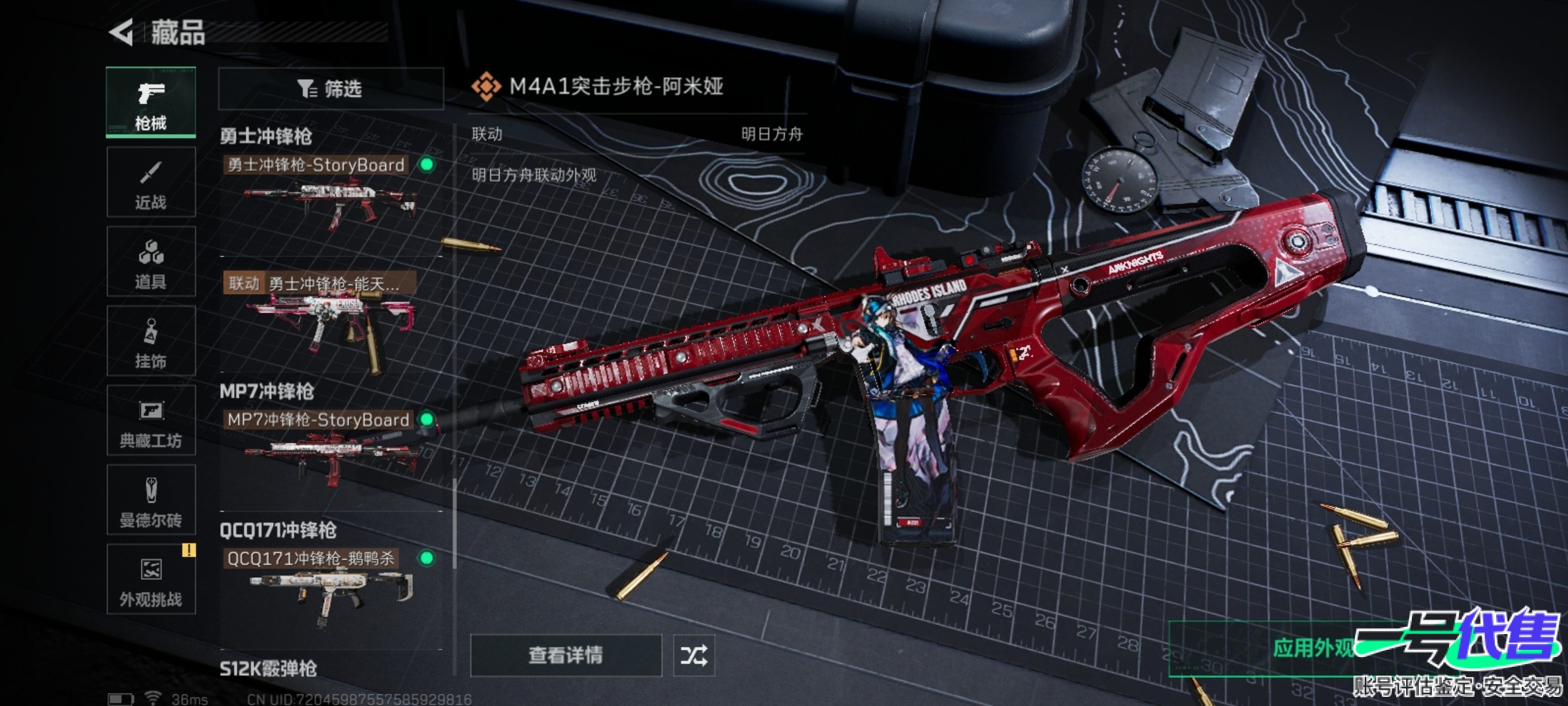Screen dimensions: 1568x706
Task: Open 外观挑战 with the alert badge
Action: click(x=151, y=580)
